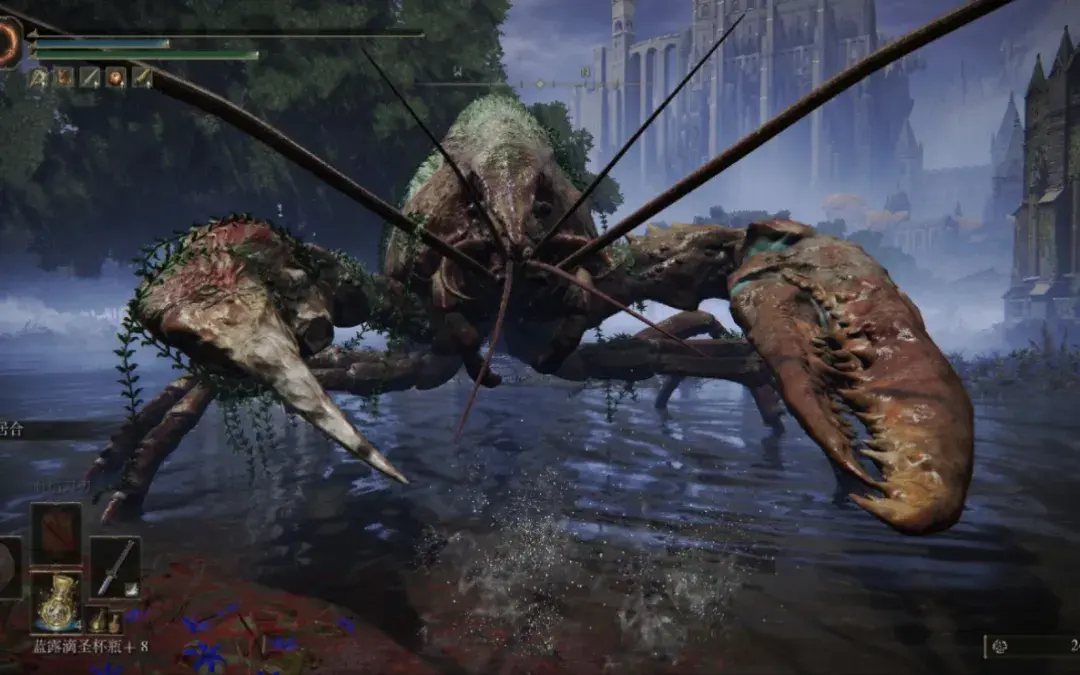Click the first status icon below the bars

pyautogui.click(x=38, y=77)
